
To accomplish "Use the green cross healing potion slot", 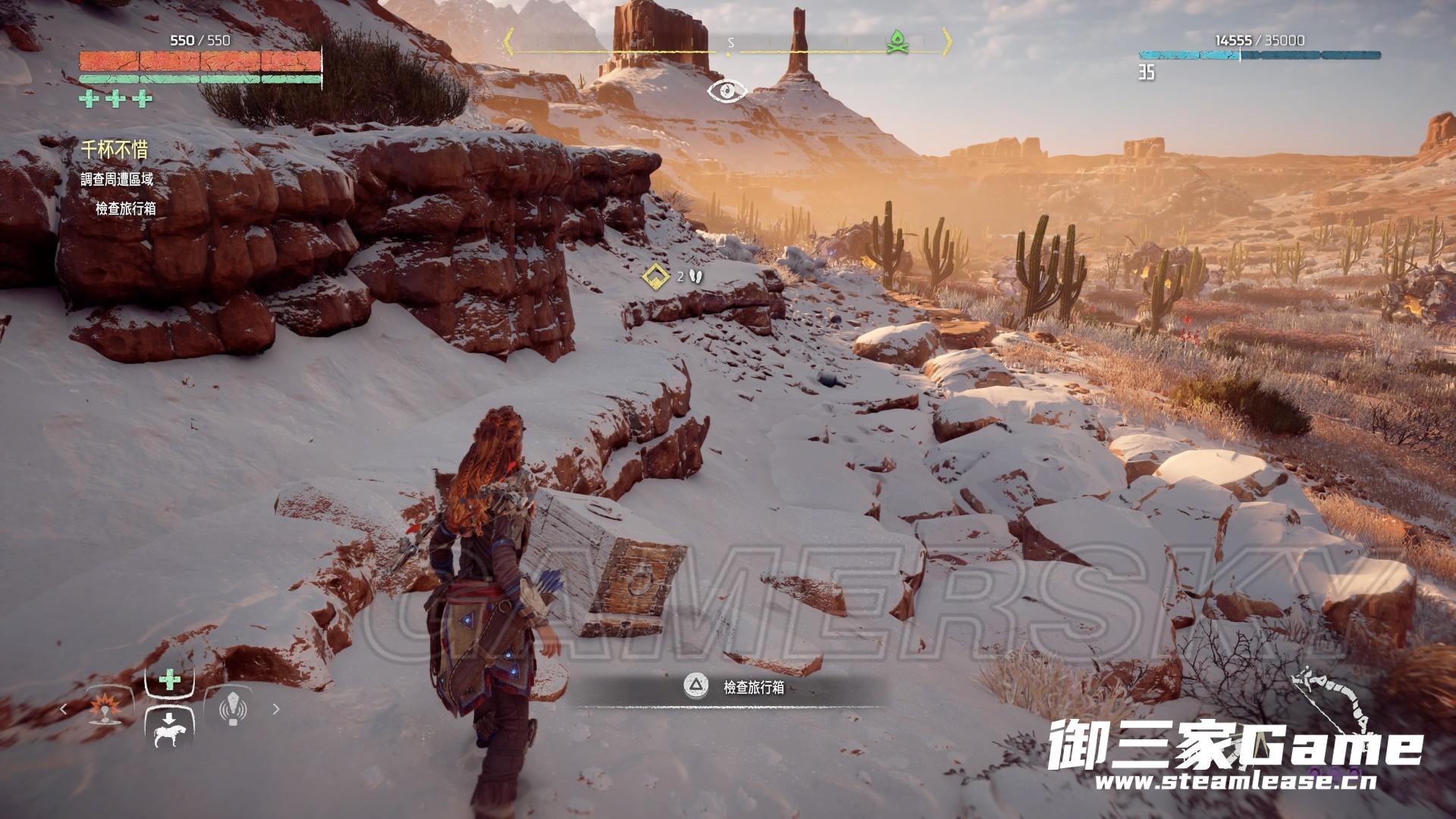I will pos(169,680).
